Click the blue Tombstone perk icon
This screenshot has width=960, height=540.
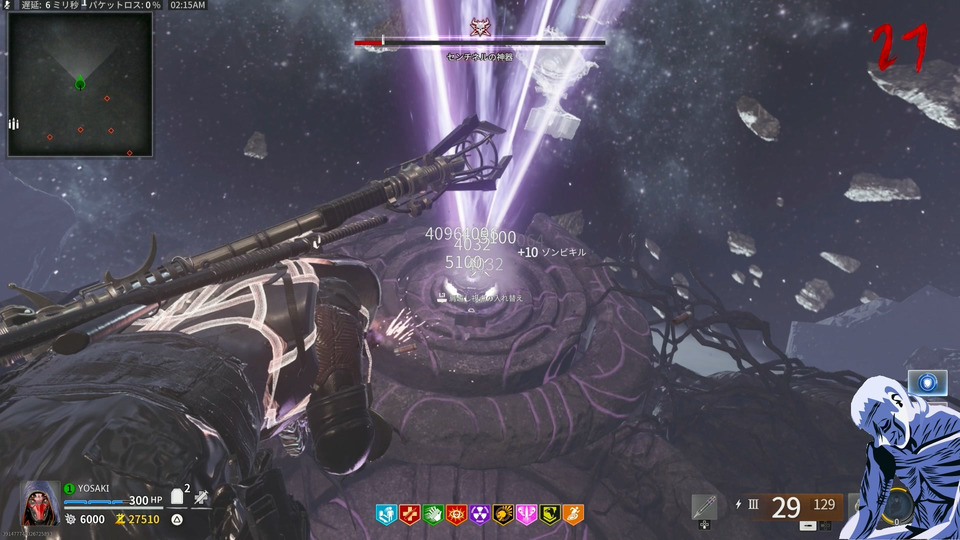tap(386, 516)
